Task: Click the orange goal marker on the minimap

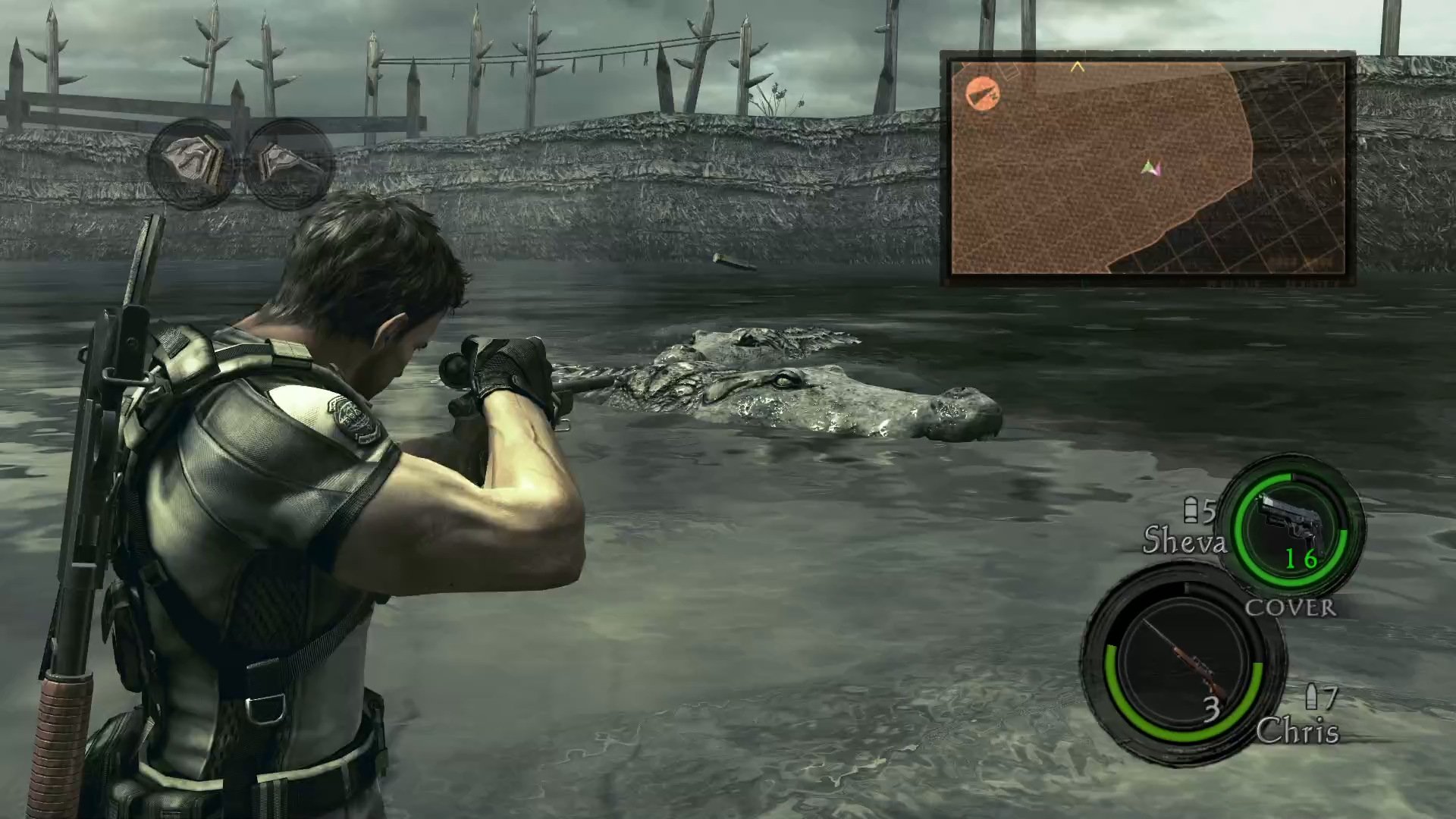Action: tap(983, 94)
